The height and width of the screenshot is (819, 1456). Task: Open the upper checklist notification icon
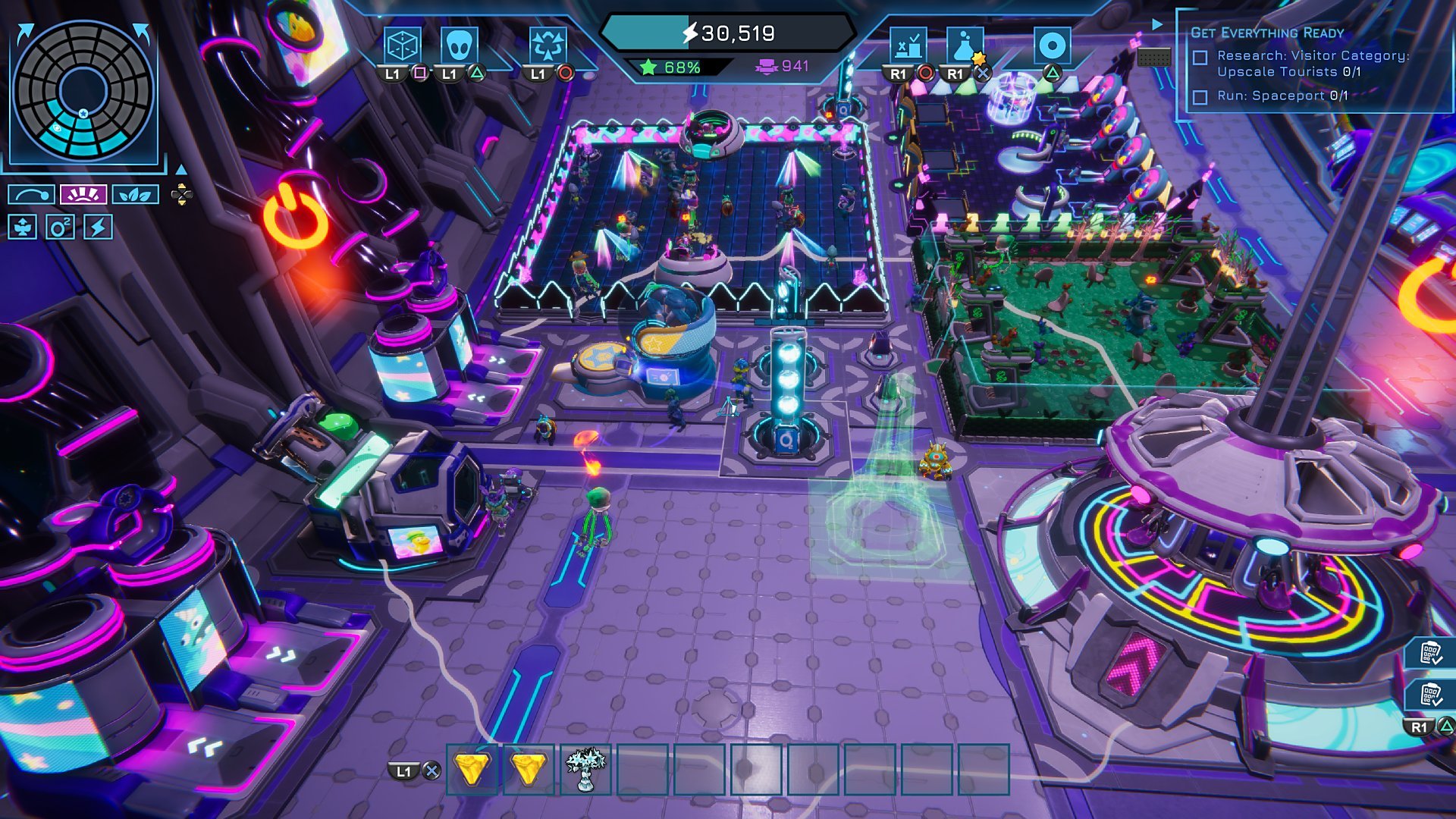1430,653
